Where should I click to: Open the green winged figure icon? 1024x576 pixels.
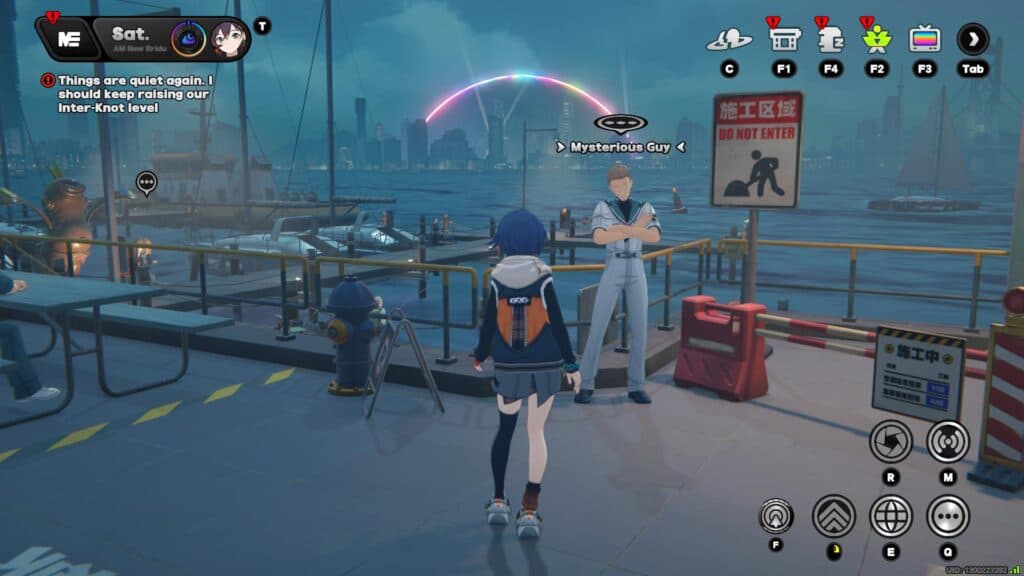877,40
